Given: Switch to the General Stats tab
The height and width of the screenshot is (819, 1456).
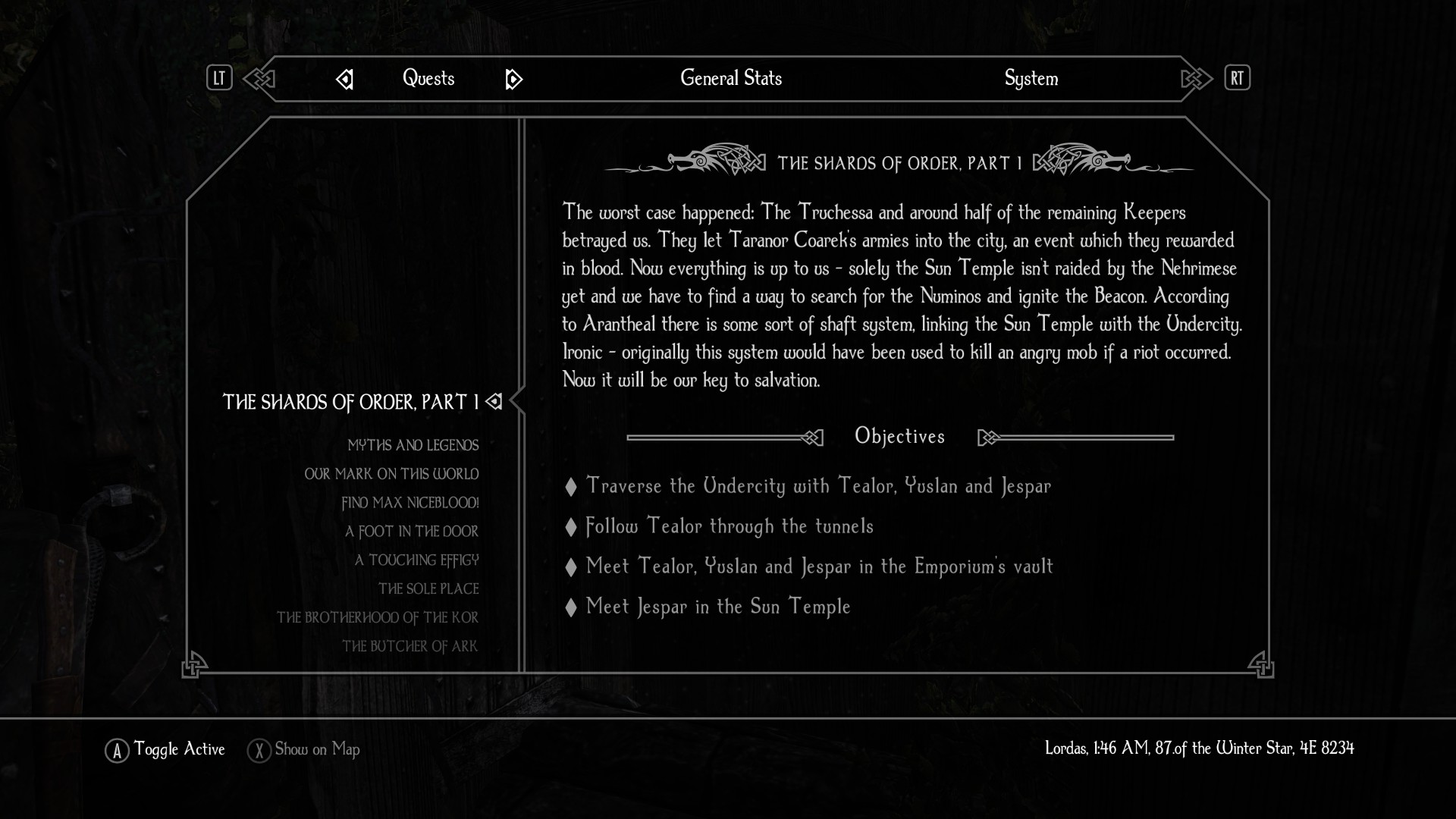Looking at the screenshot, I should [x=730, y=78].
